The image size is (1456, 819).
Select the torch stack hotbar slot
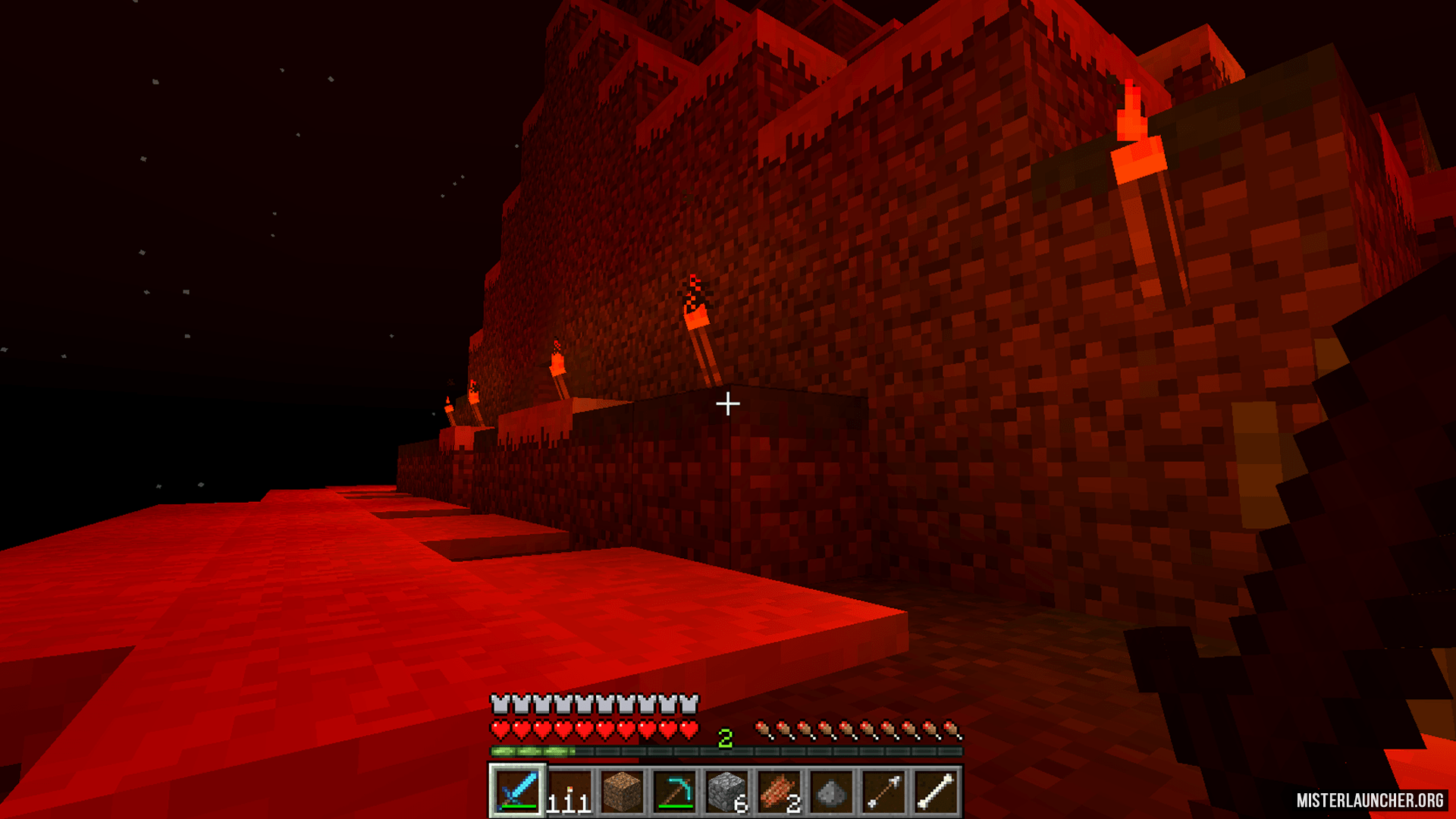(x=570, y=791)
